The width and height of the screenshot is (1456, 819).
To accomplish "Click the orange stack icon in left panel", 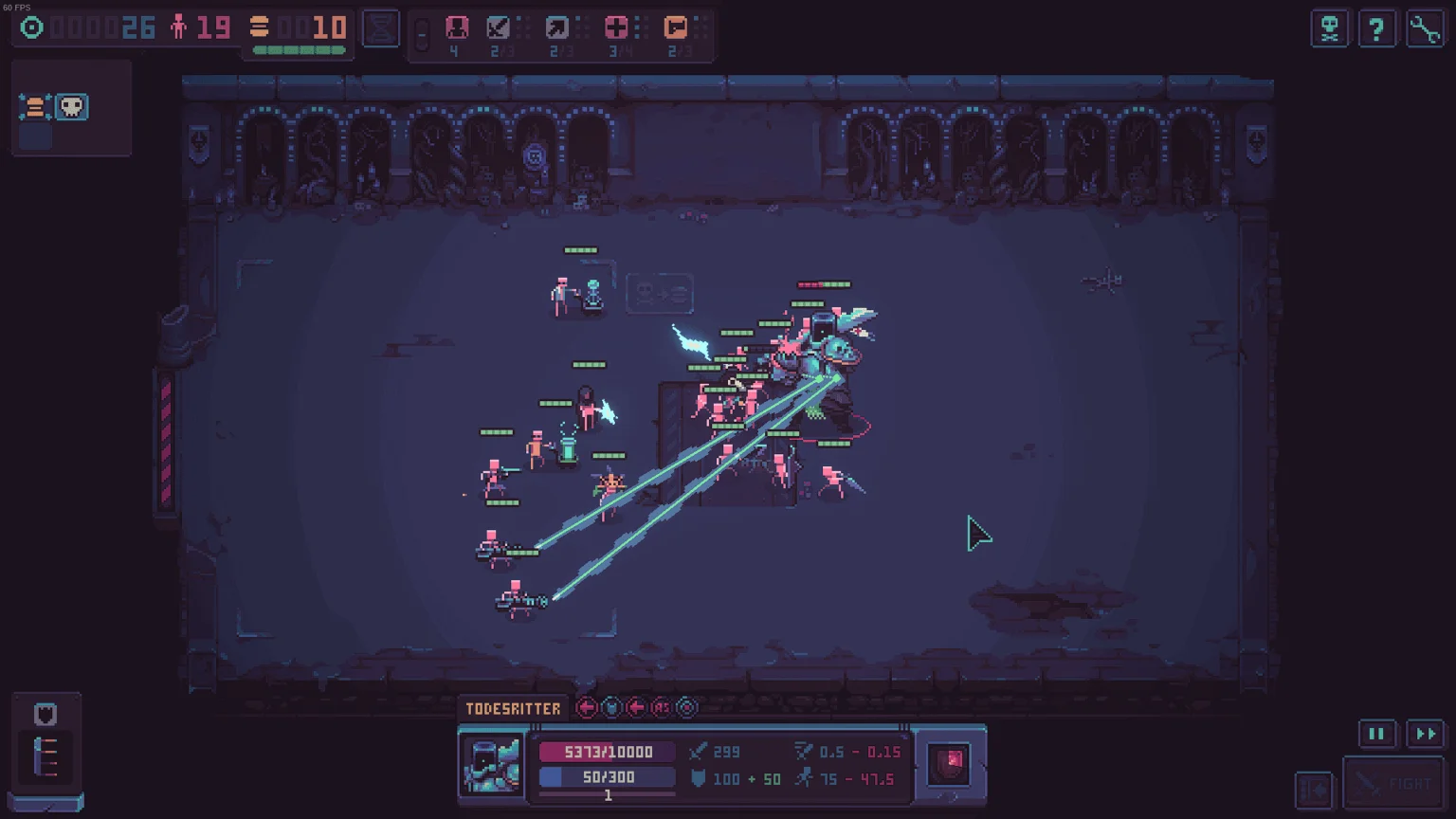I will tap(34, 107).
